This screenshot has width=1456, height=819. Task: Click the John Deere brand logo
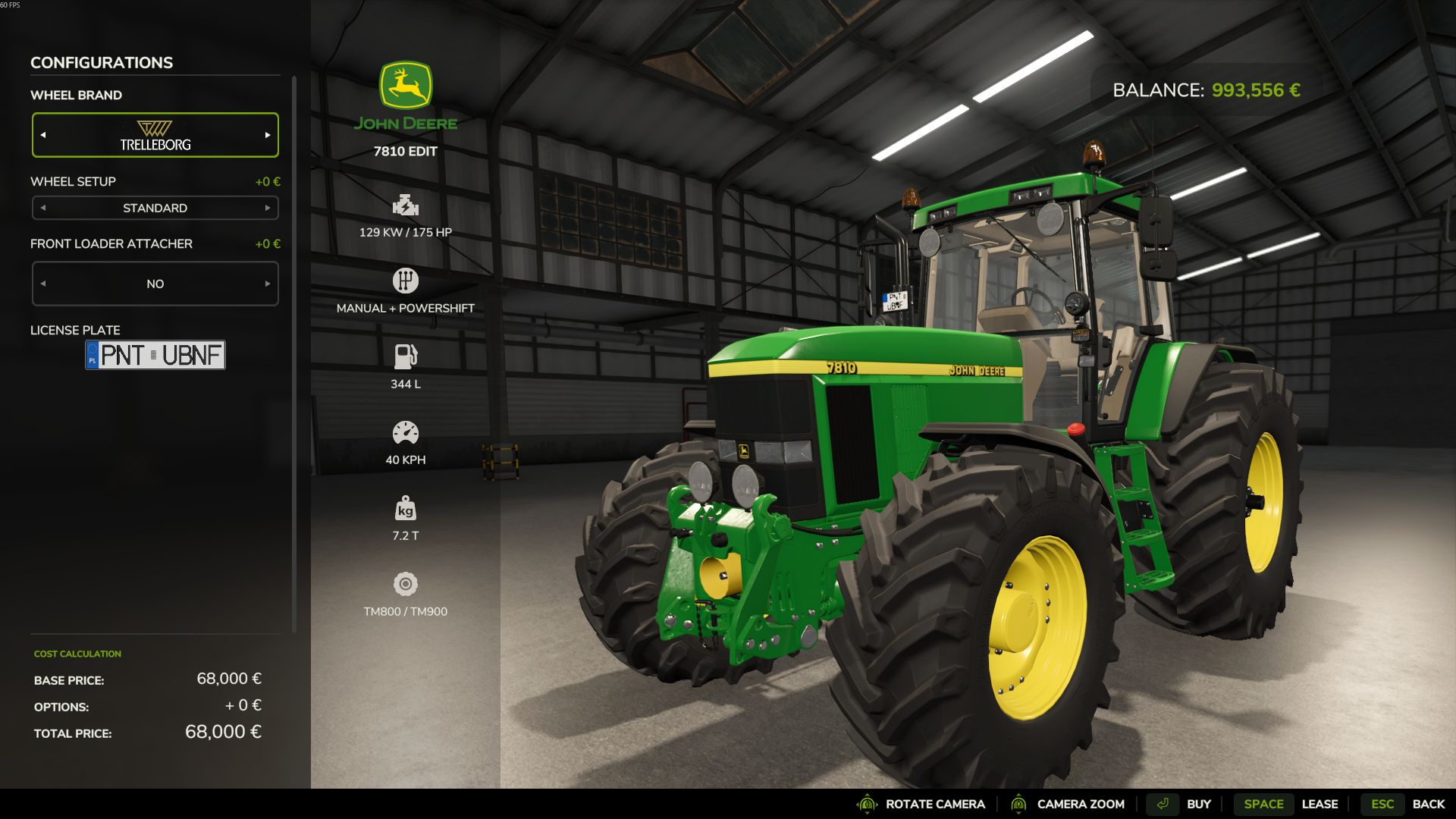coord(406,91)
